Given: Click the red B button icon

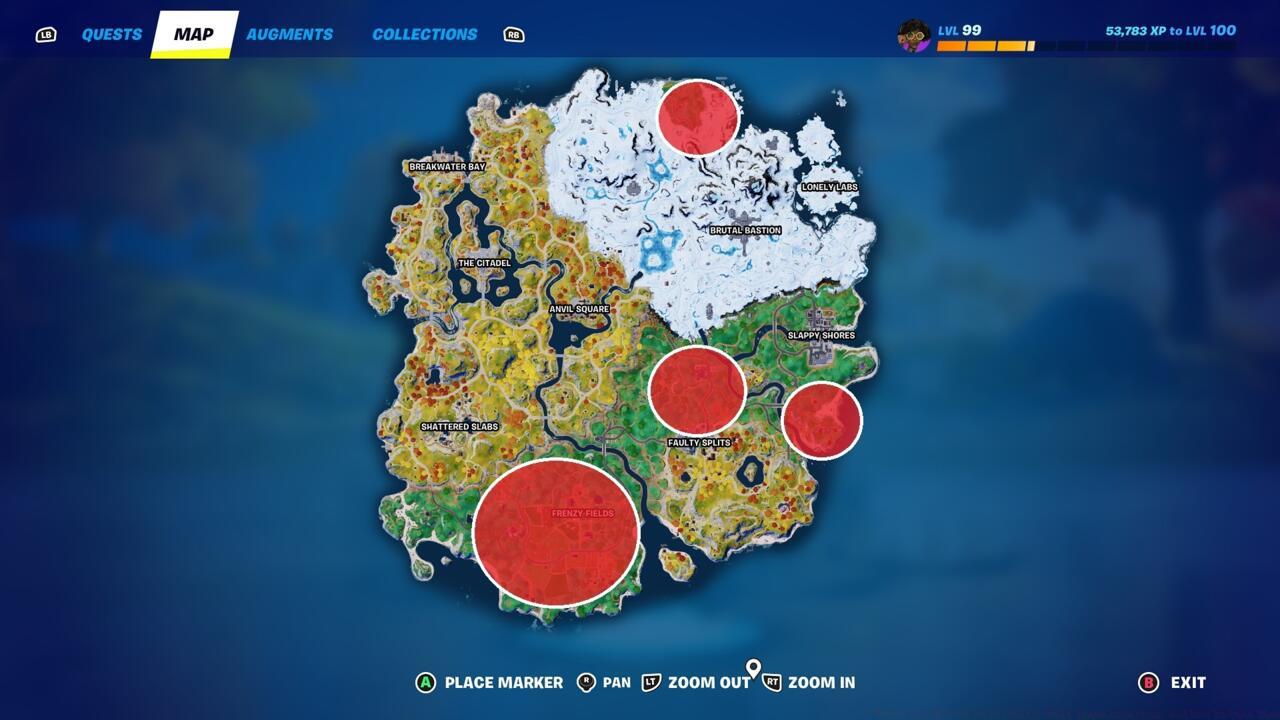Looking at the screenshot, I should (x=1150, y=683).
